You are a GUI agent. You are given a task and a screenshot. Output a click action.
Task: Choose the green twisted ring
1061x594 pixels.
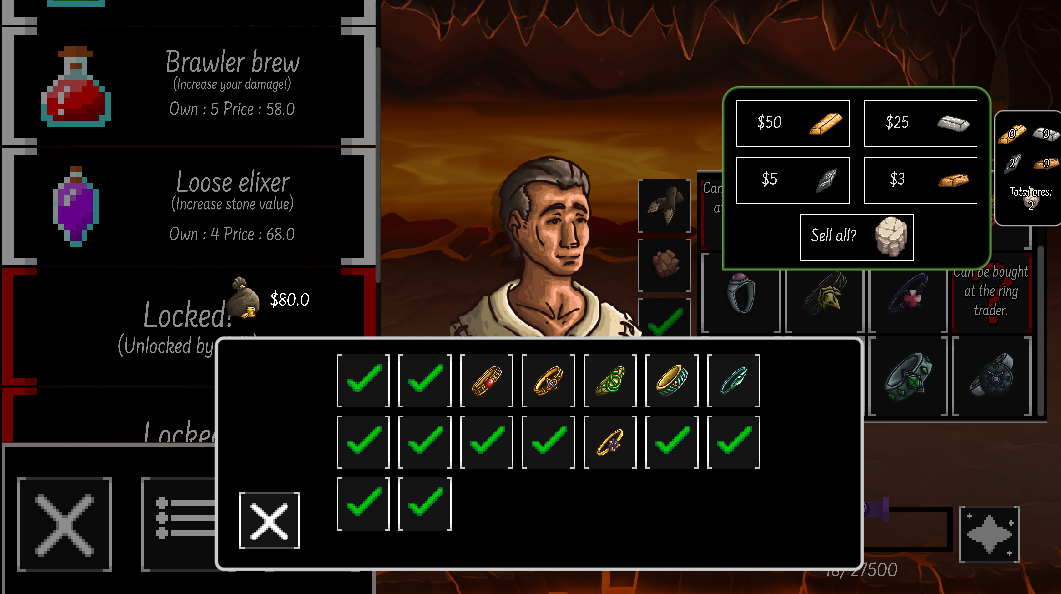tap(611, 381)
